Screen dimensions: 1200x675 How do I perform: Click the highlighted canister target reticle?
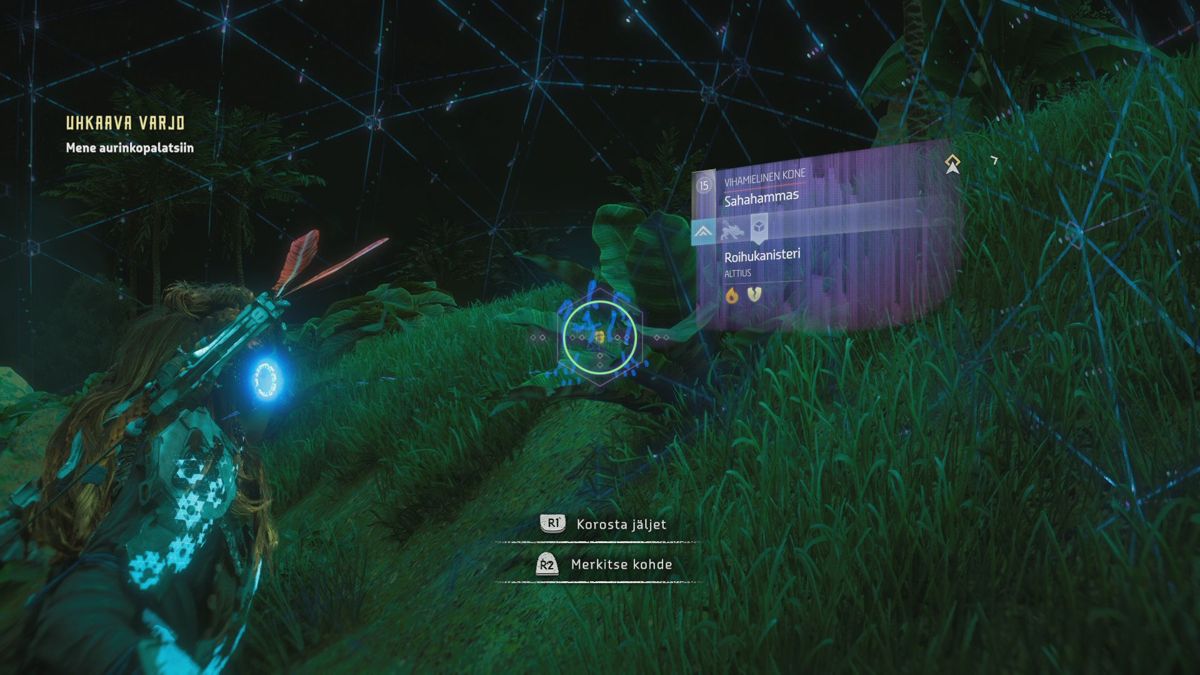pyautogui.click(x=599, y=338)
